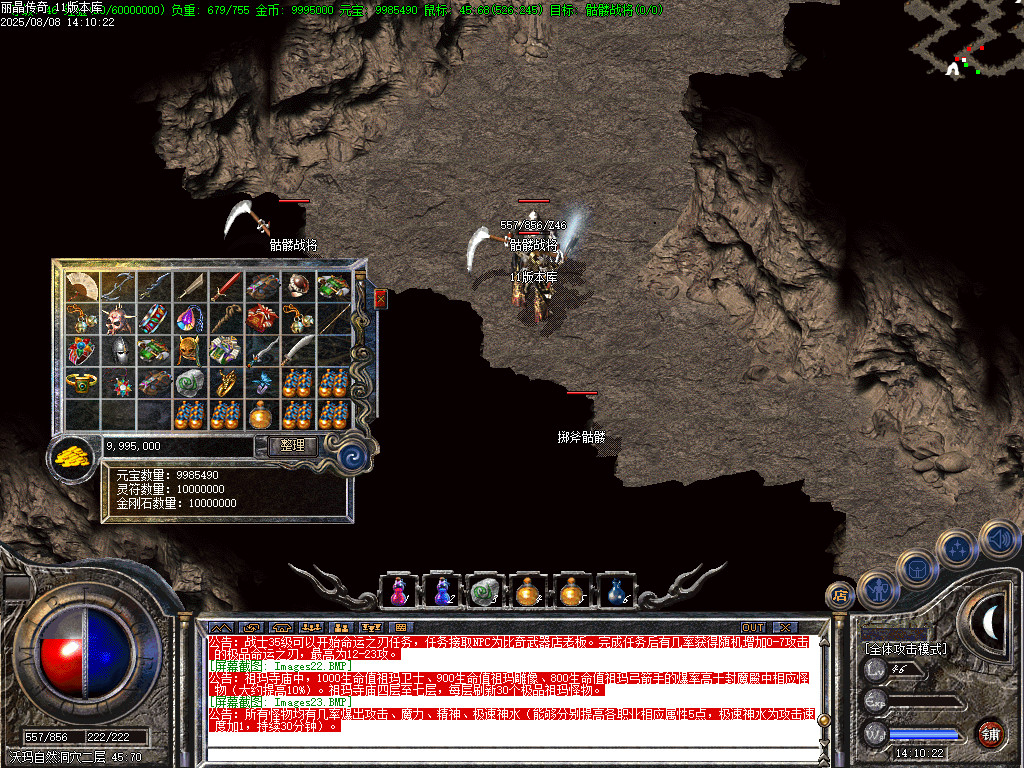Choose the steel helmet in the bag

[x=118, y=351]
